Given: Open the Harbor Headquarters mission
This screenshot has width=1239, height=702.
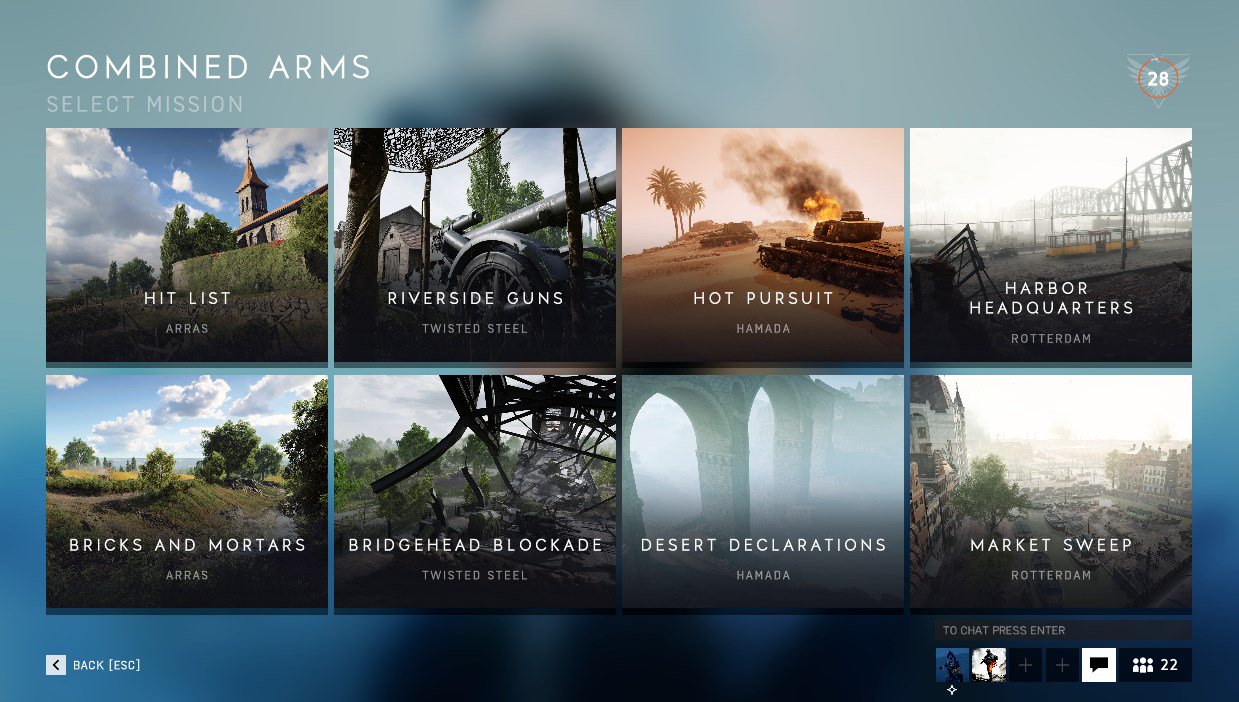Looking at the screenshot, I should pyautogui.click(x=1051, y=244).
